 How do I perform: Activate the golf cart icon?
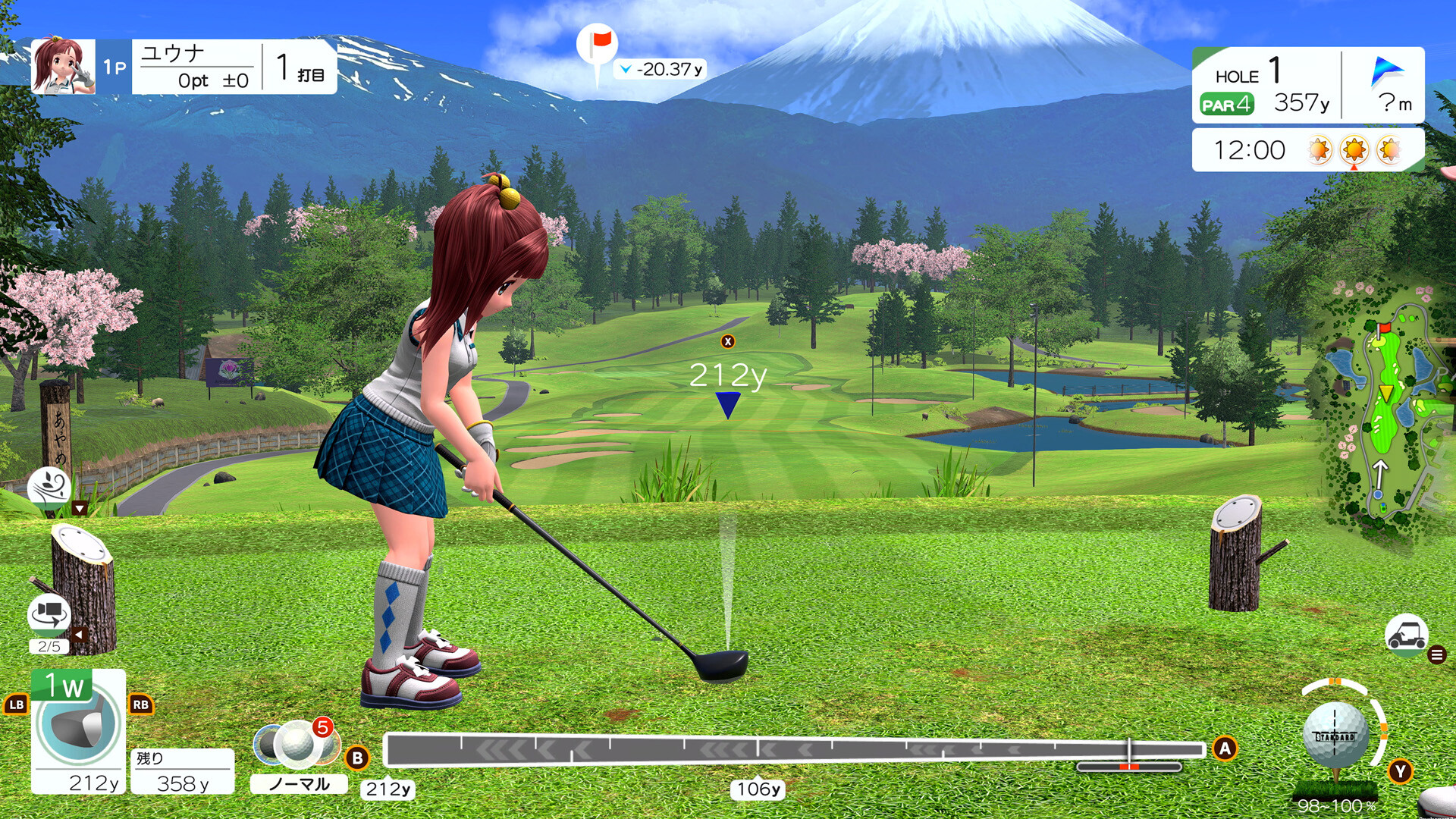point(1406,634)
